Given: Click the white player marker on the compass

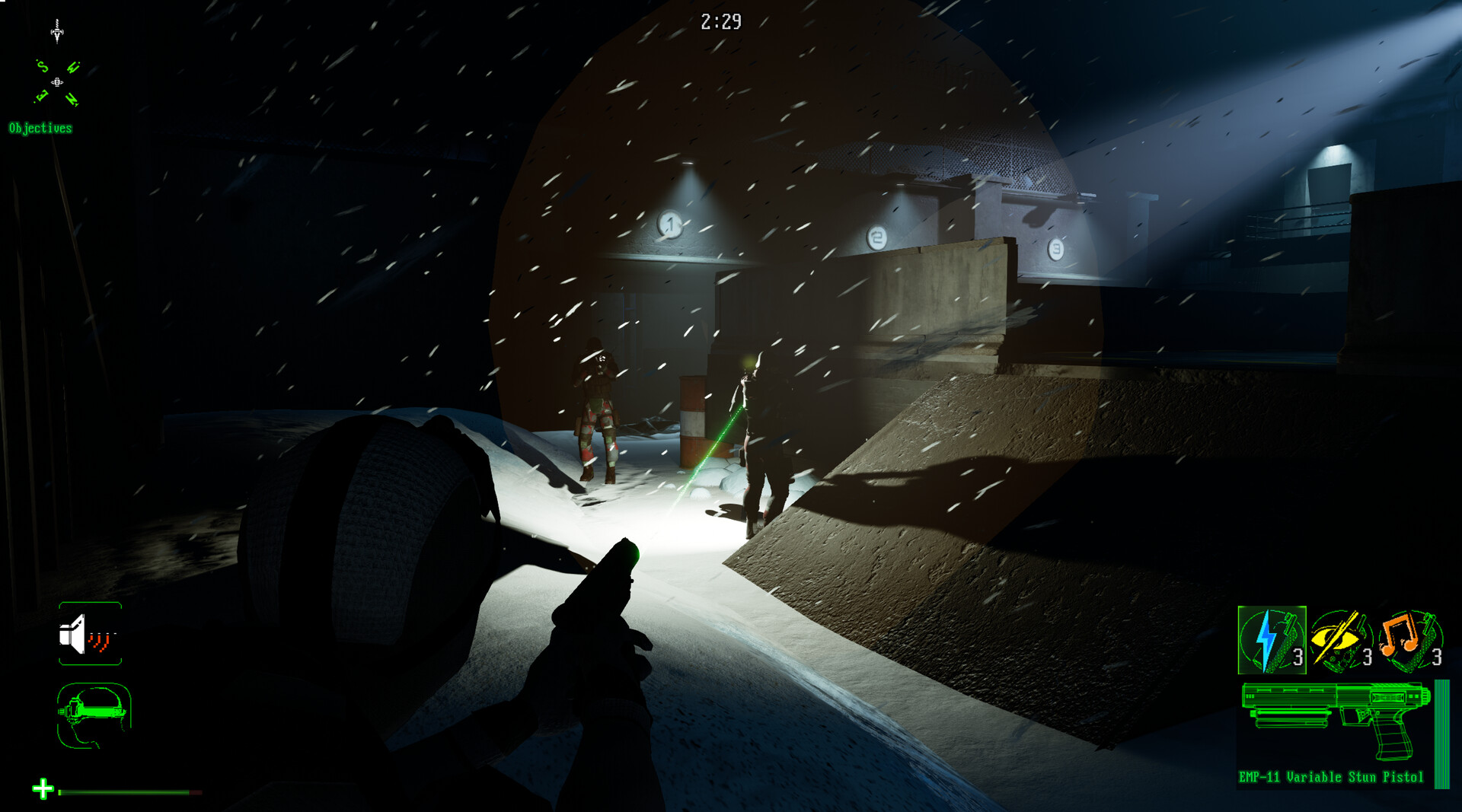Looking at the screenshot, I should (x=57, y=81).
